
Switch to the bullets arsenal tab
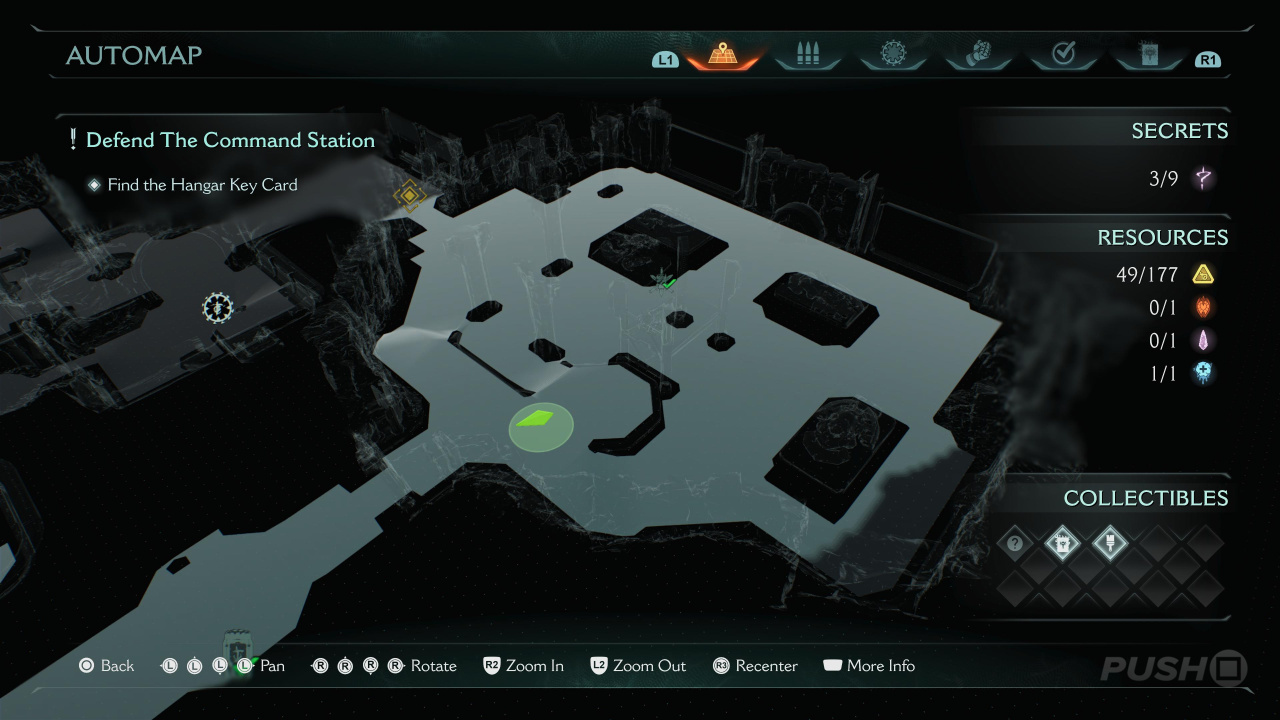(x=807, y=55)
